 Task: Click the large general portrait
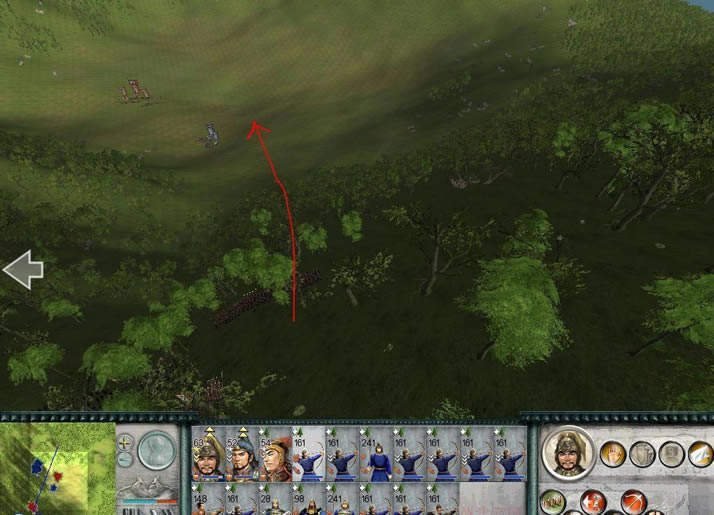(568, 453)
